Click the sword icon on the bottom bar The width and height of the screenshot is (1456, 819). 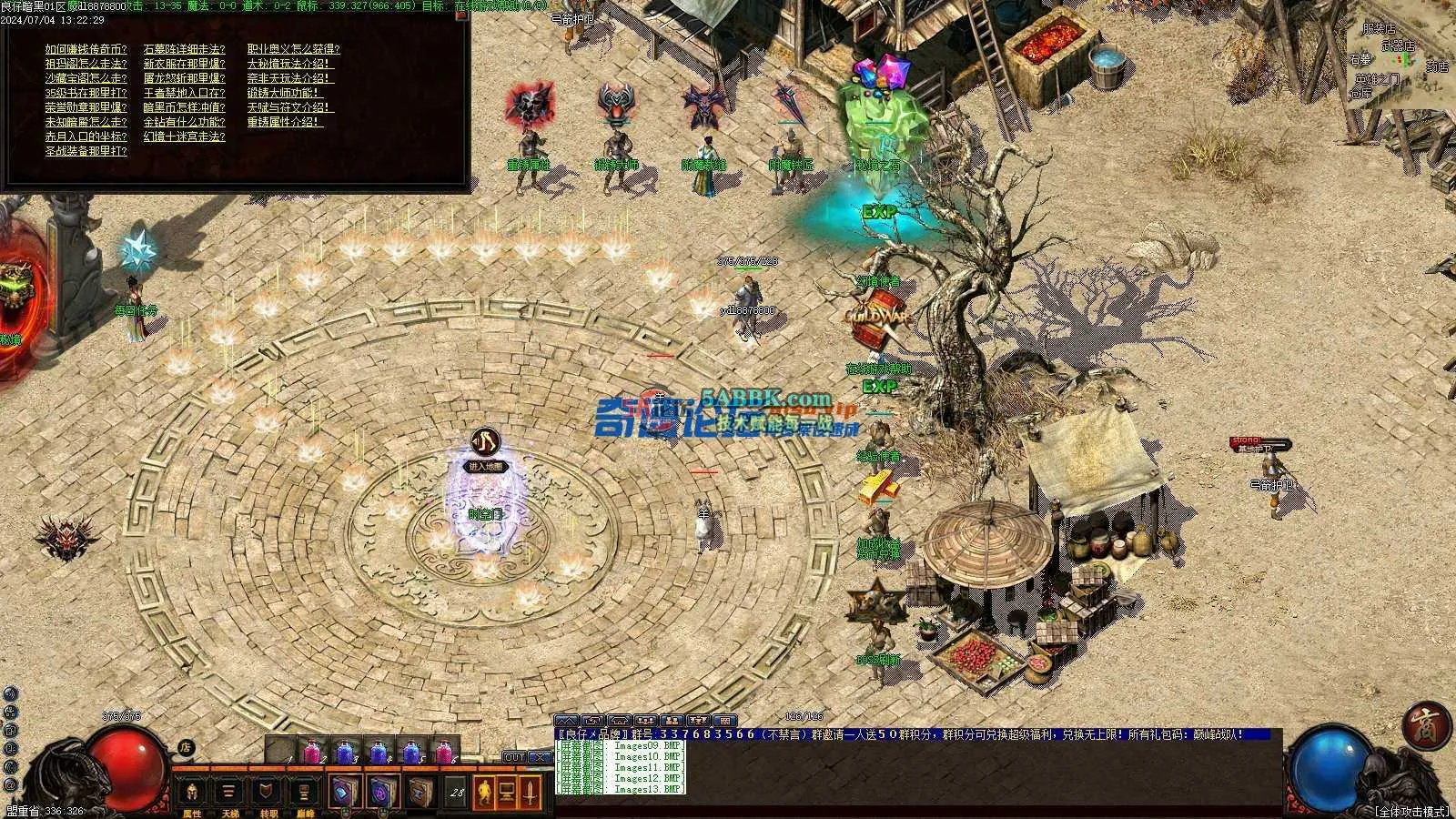[531, 793]
